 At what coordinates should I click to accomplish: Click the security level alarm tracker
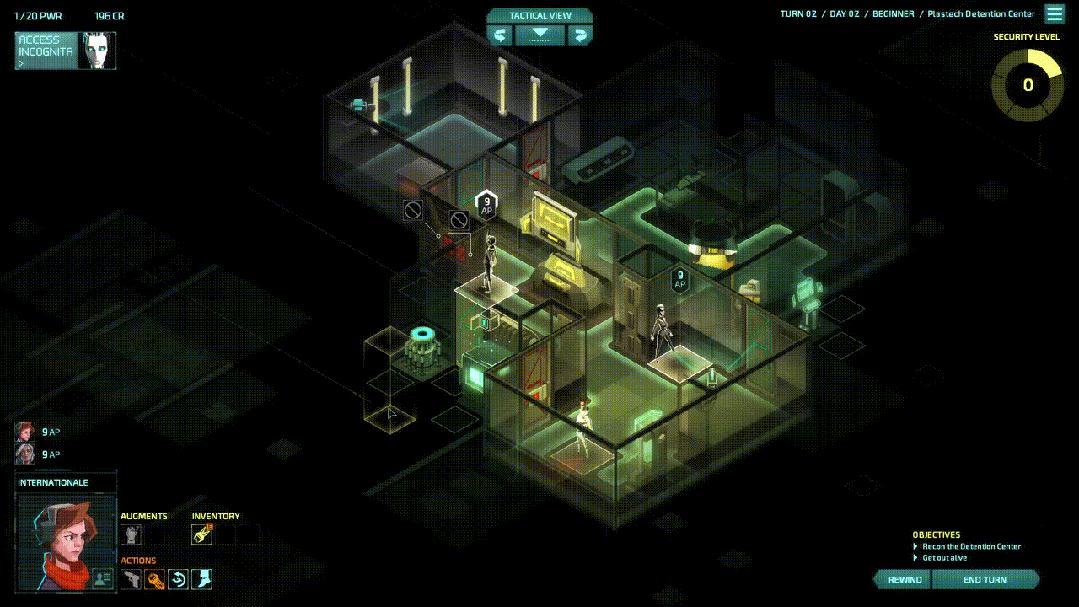click(x=1027, y=84)
